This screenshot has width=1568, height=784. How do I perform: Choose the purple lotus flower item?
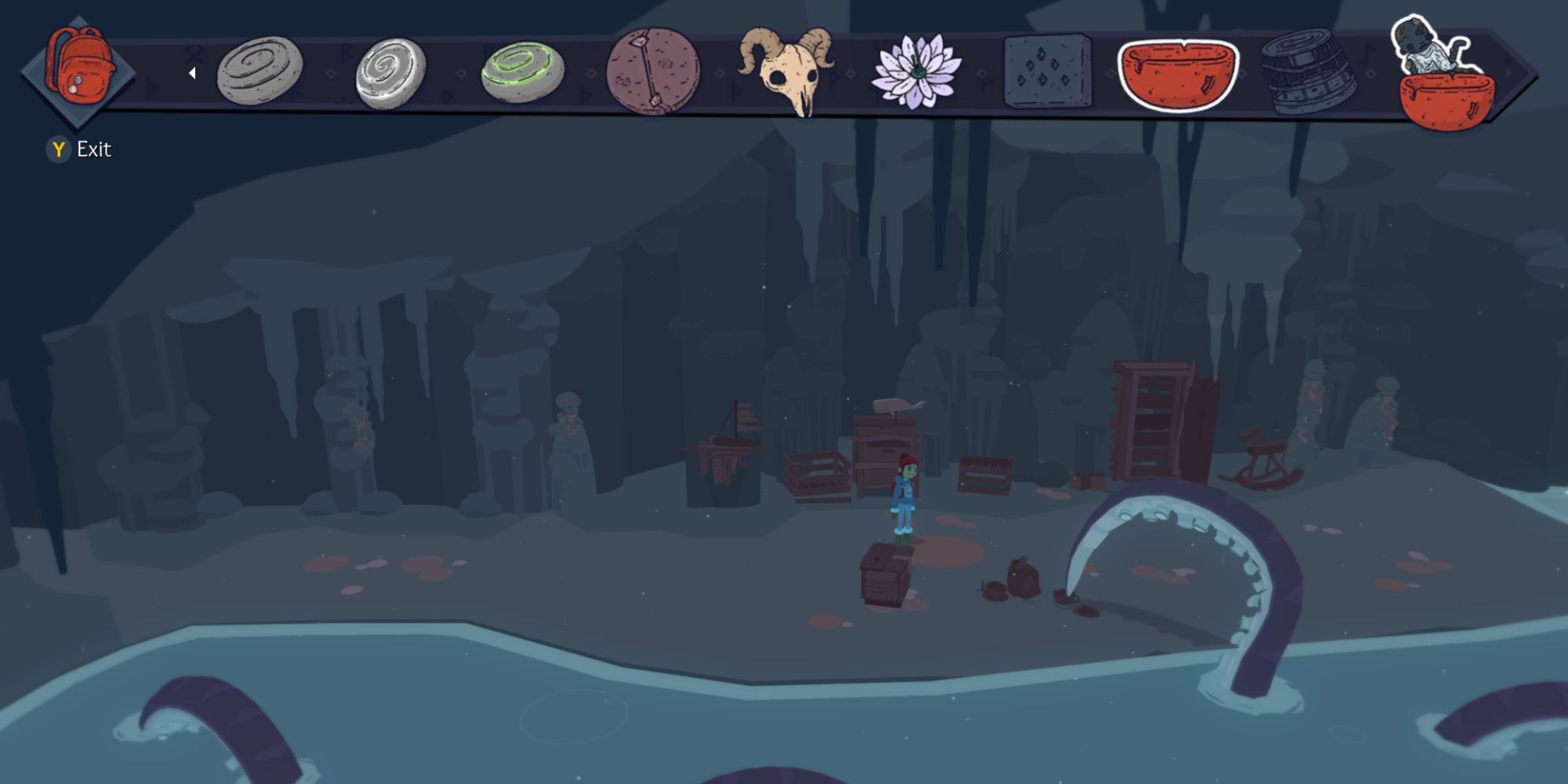coord(916,72)
